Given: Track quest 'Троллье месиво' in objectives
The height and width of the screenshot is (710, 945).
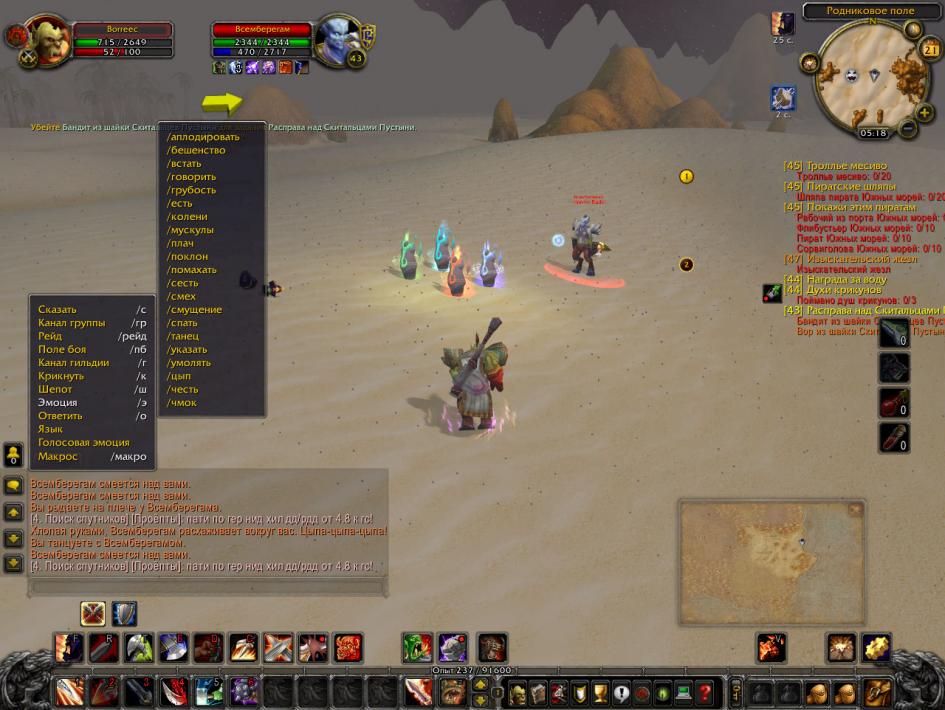Looking at the screenshot, I should pyautogui.click(x=846, y=166).
